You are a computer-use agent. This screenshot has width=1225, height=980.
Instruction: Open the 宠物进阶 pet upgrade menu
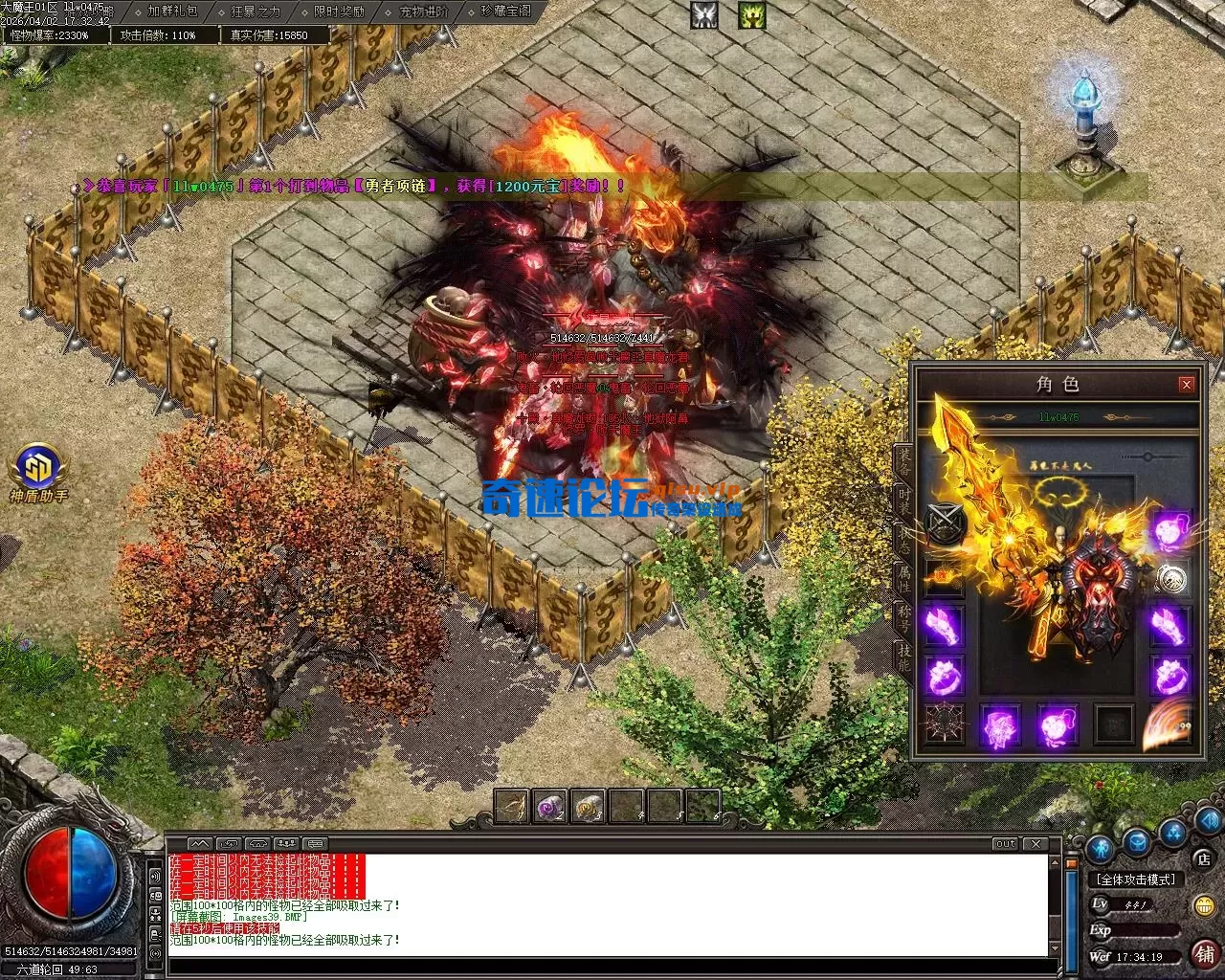point(423,11)
